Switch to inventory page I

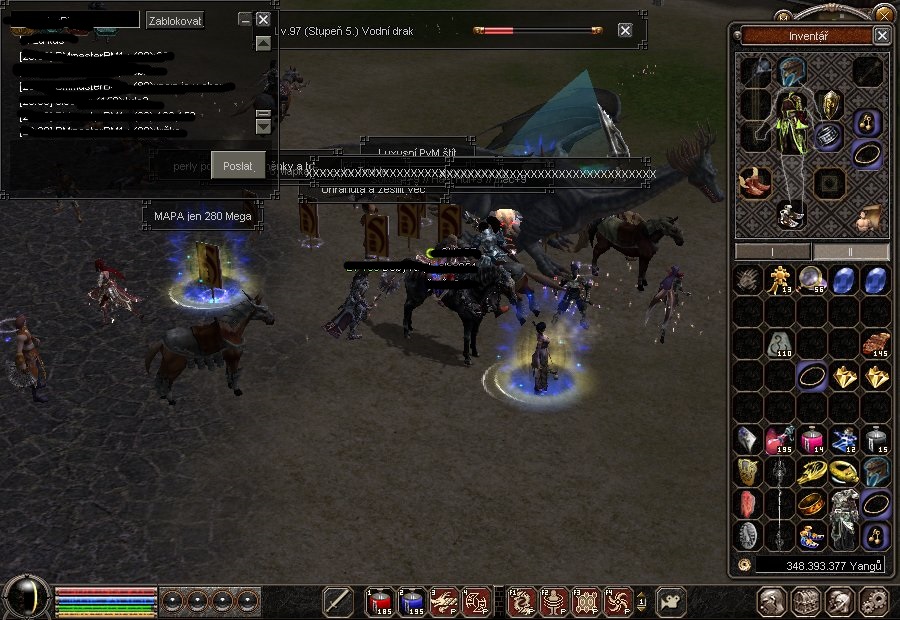tap(773, 252)
